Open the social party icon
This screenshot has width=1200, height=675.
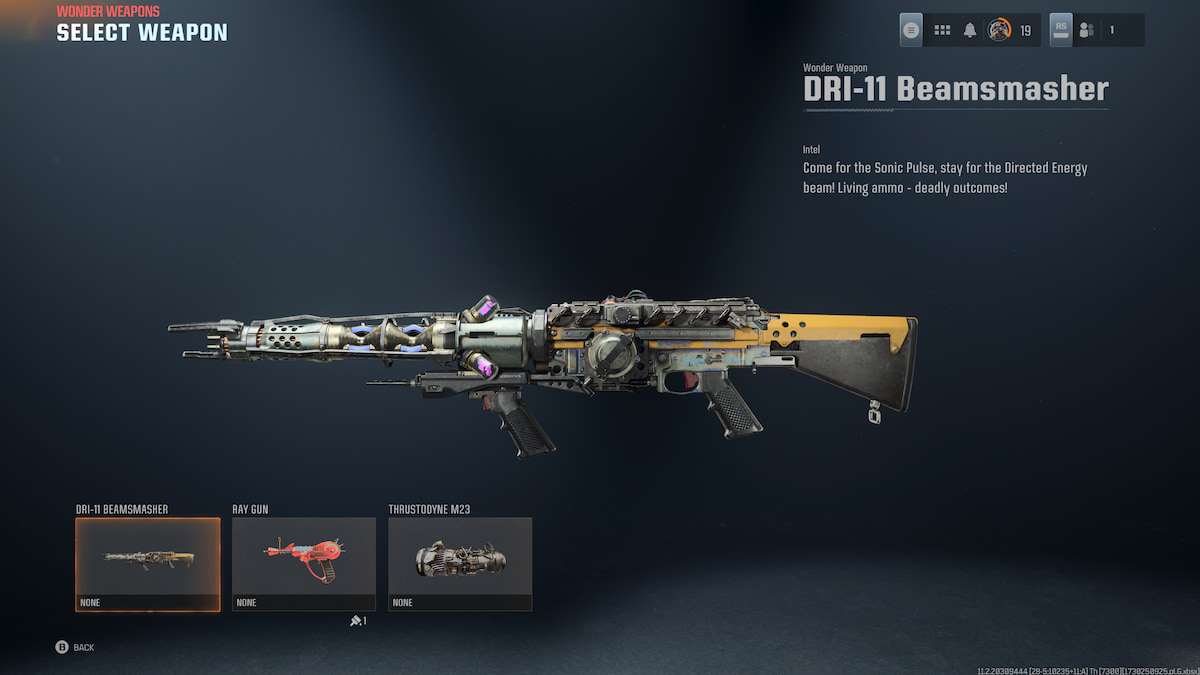(1087, 30)
